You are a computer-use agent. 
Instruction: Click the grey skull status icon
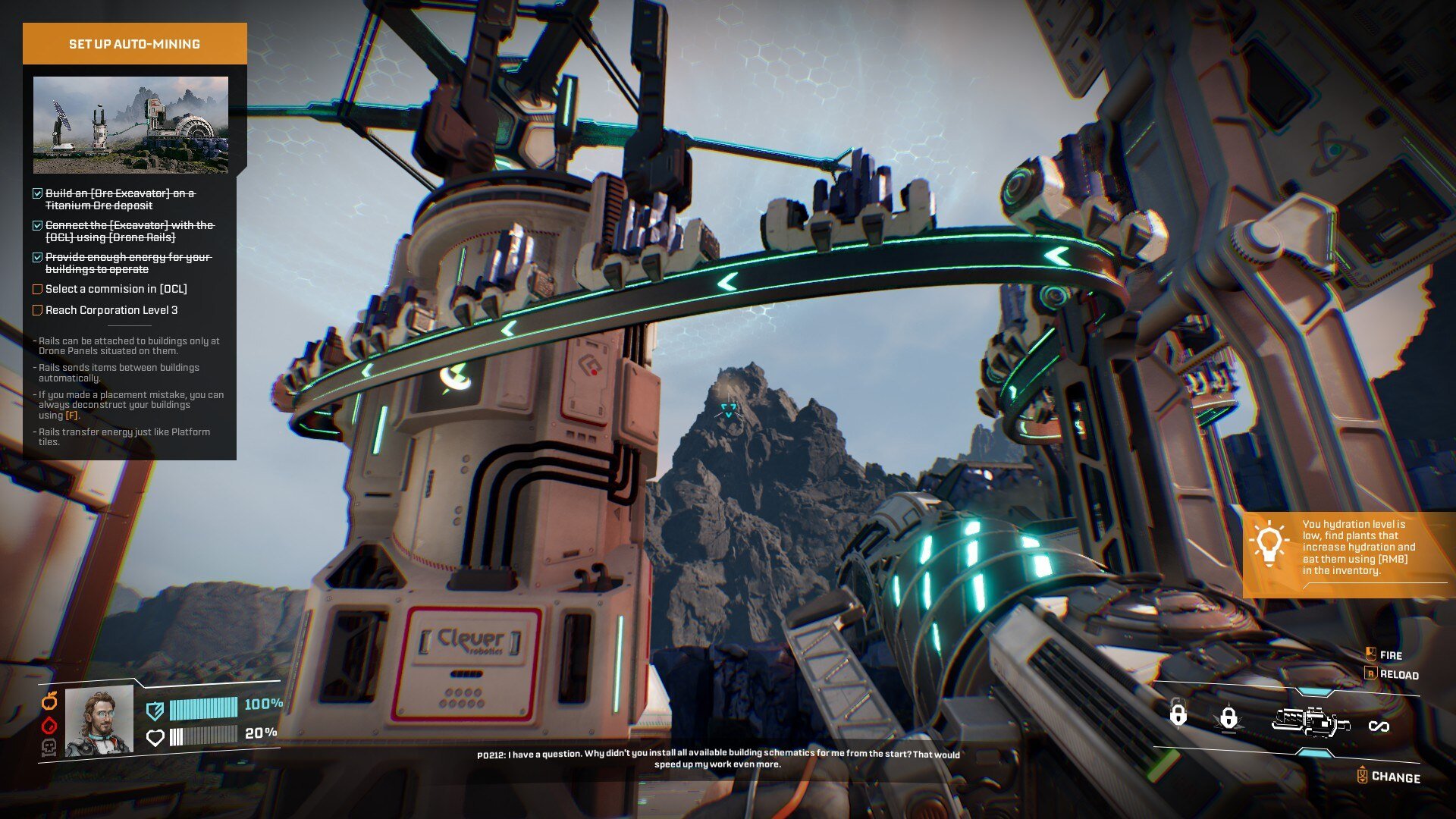(x=49, y=748)
